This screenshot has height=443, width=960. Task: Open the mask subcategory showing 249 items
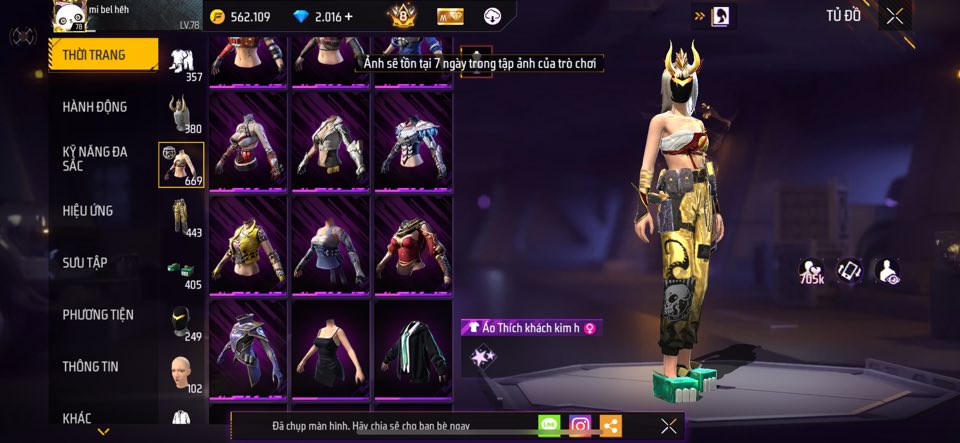tap(181, 322)
